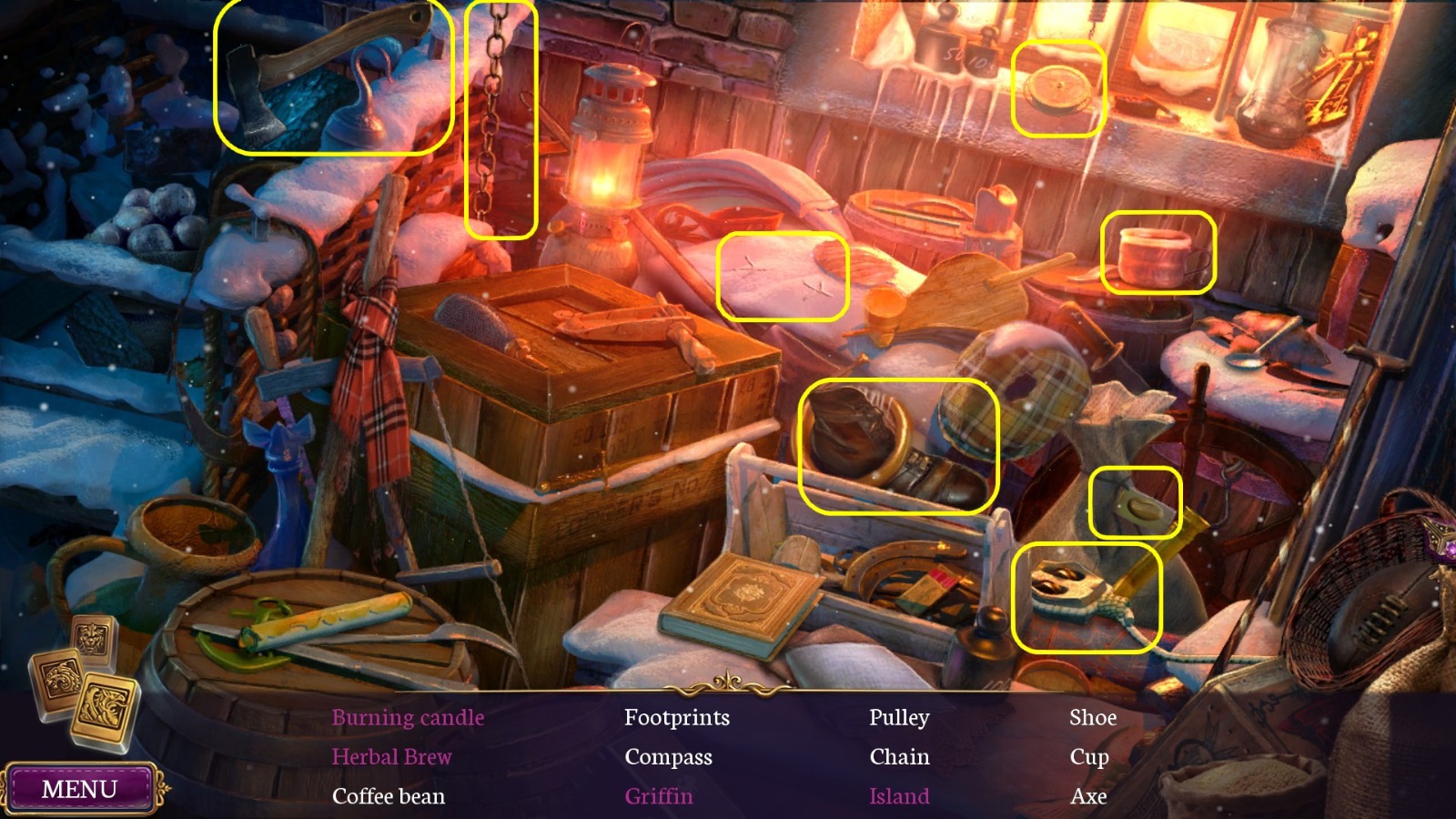
Task: Click 'Island' in the item list
Action: click(898, 796)
